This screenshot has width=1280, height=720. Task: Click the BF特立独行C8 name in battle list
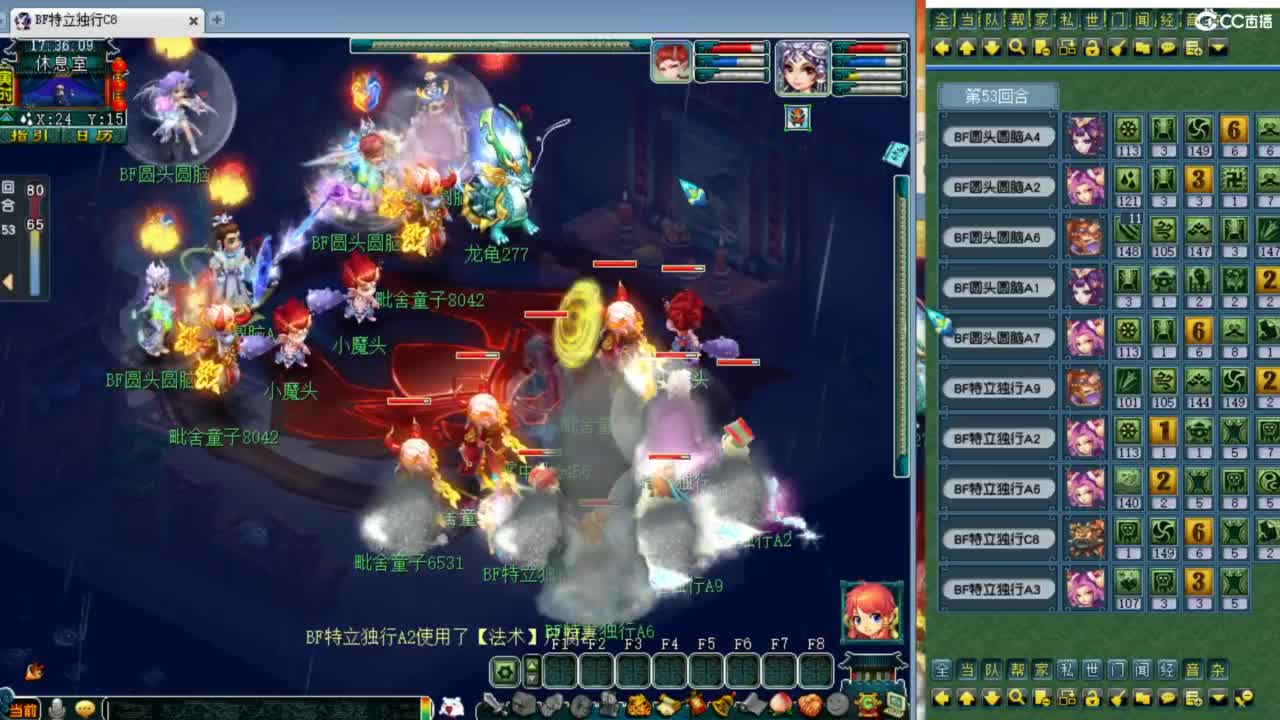(997, 538)
